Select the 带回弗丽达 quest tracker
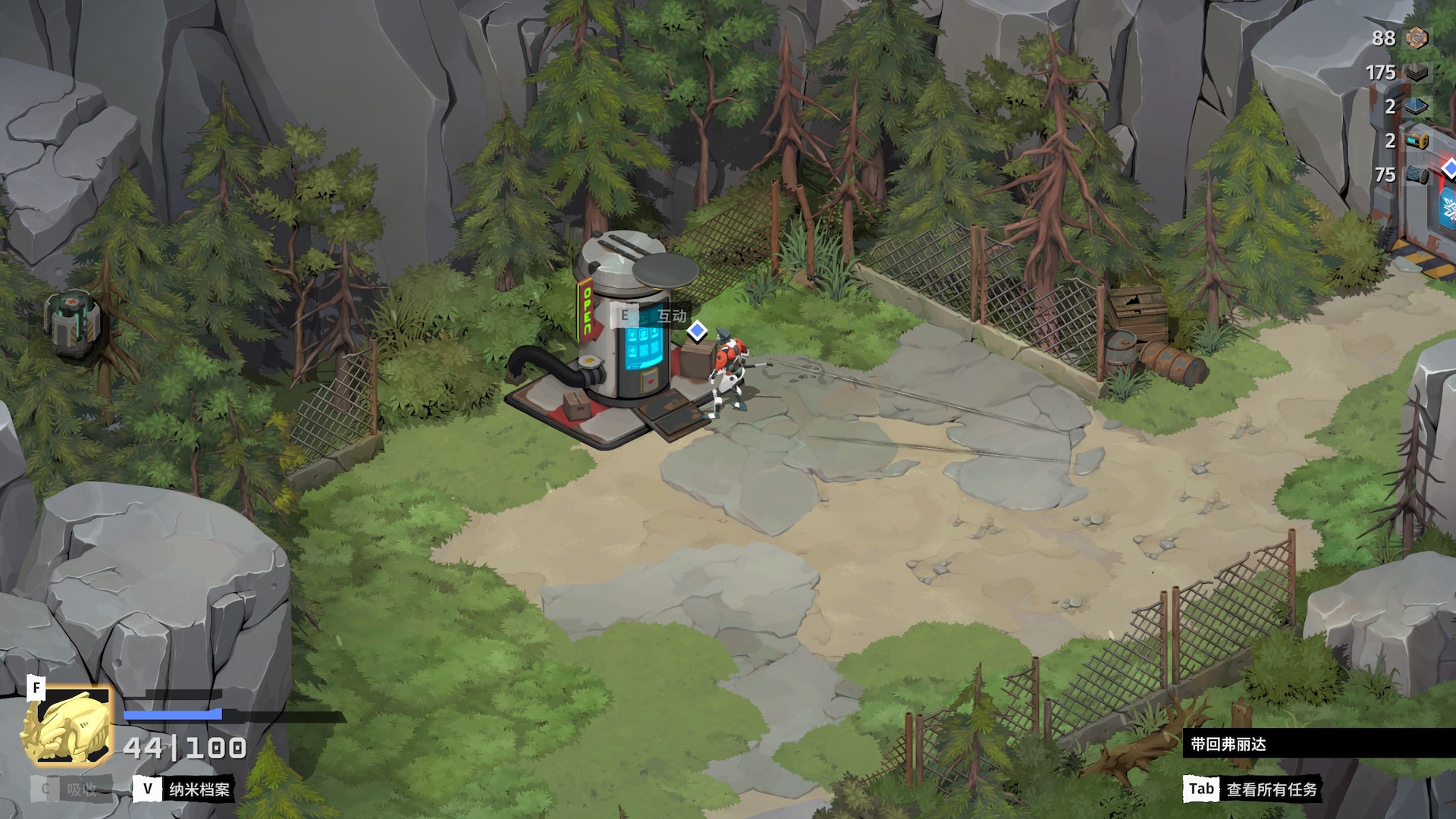 [1228, 744]
